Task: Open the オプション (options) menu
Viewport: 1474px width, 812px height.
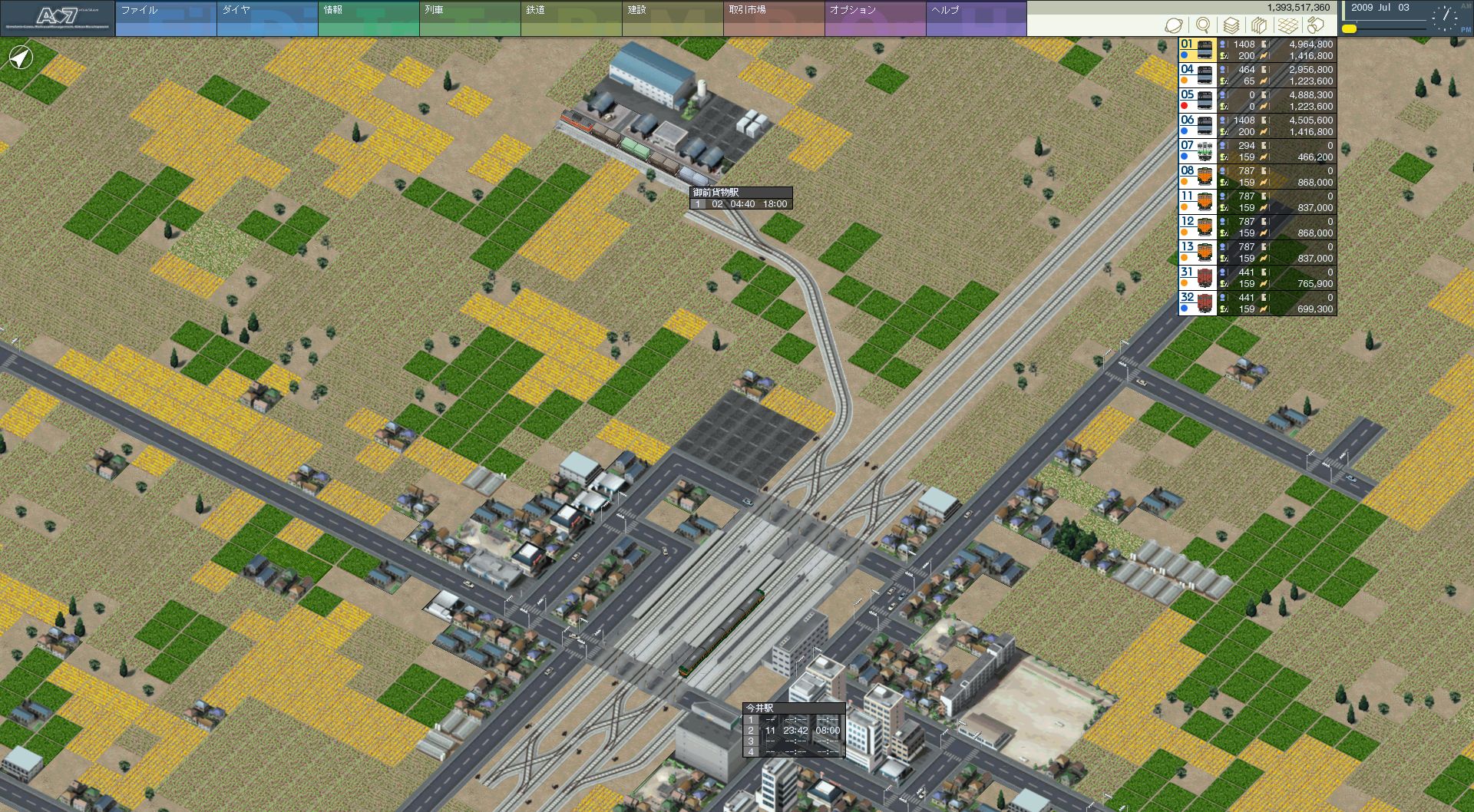Action: pos(874,18)
